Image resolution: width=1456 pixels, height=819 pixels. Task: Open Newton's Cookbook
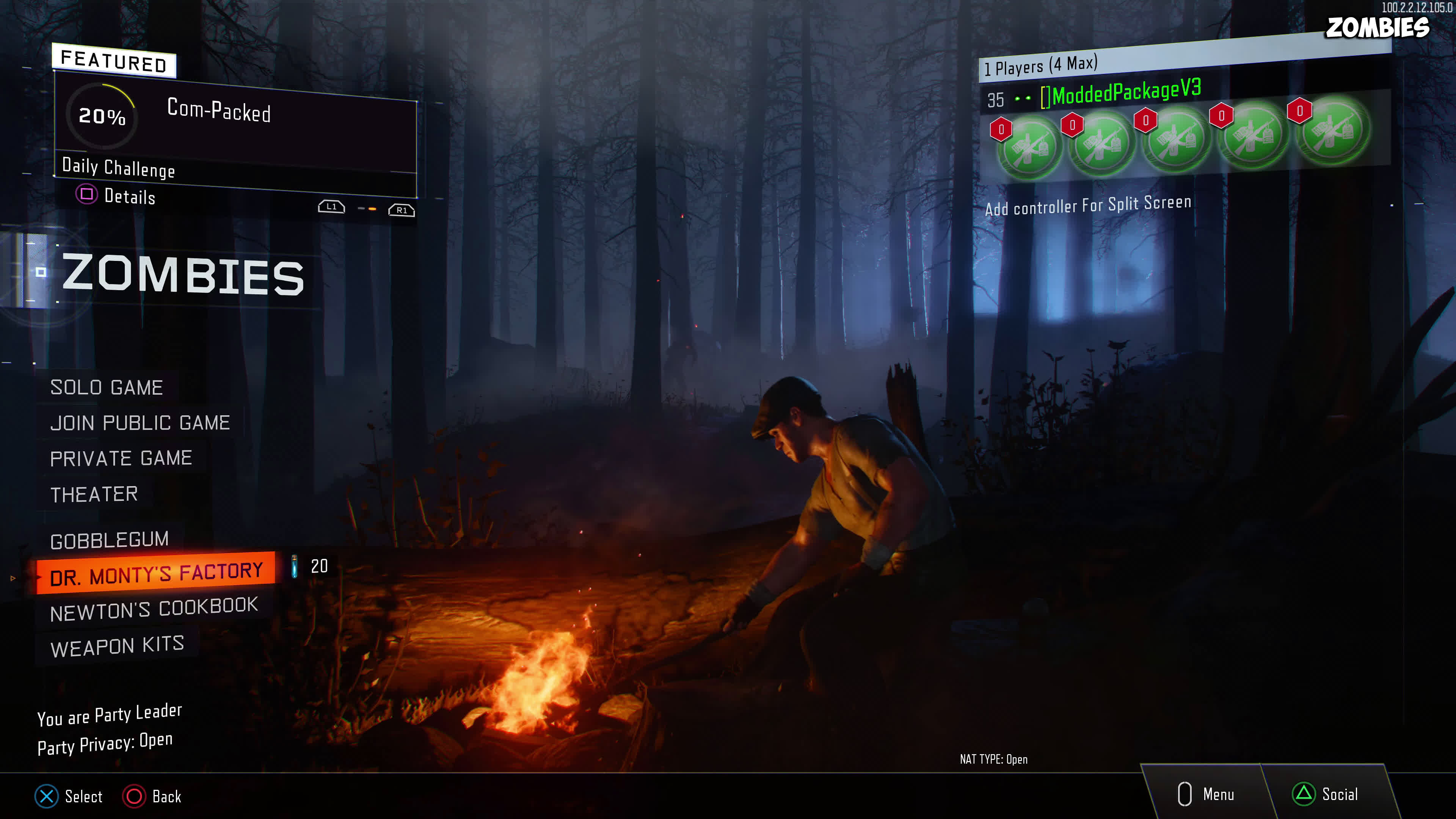[154, 609]
